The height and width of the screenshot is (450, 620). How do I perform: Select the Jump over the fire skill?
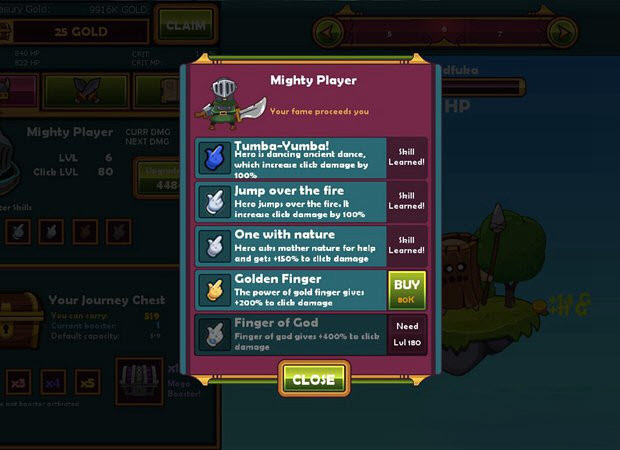coord(290,202)
